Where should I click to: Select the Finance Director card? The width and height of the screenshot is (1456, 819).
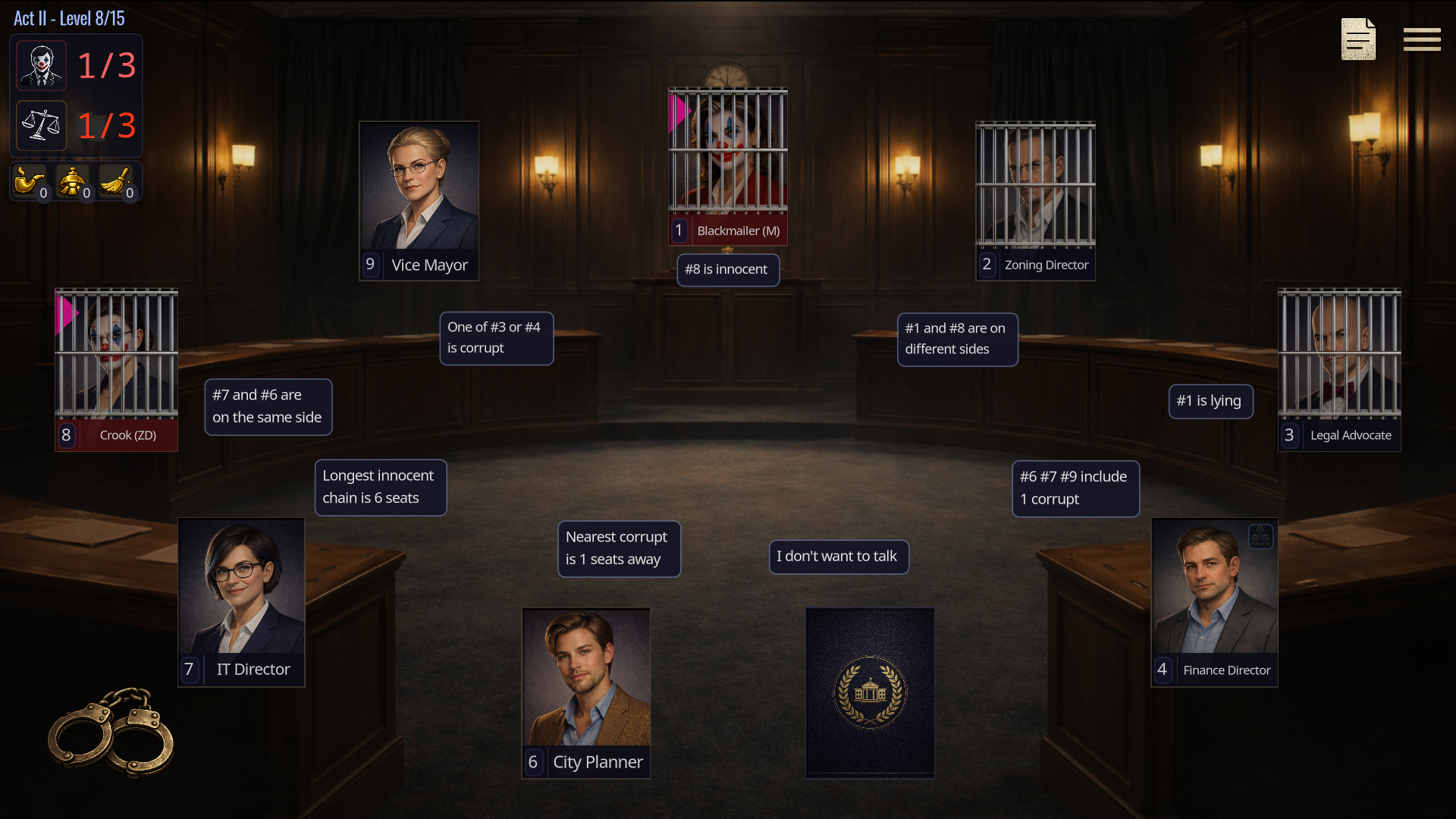(x=1214, y=601)
